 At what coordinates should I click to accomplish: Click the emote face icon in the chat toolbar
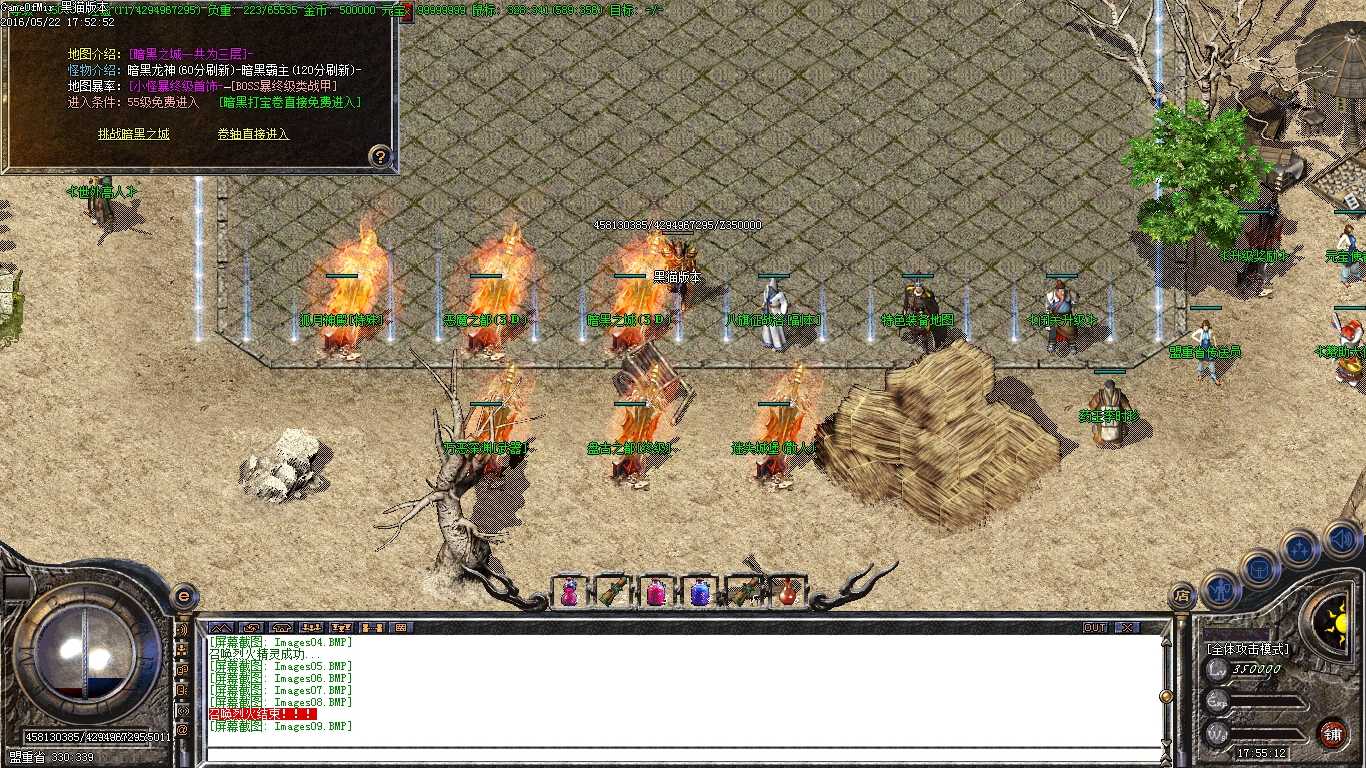[252, 628]
